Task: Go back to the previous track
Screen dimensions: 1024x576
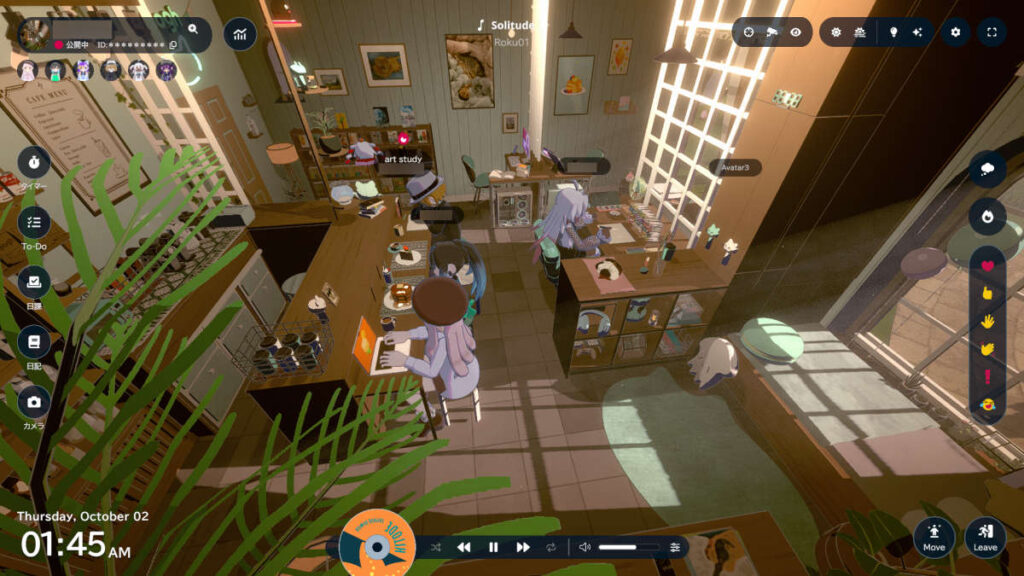Action: (x=464, y=547)
